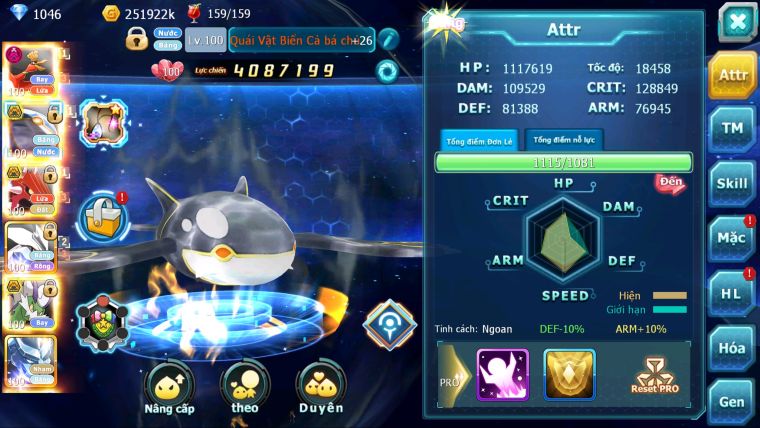
Task: Switch to the Hóa tab
Action: 733,348
